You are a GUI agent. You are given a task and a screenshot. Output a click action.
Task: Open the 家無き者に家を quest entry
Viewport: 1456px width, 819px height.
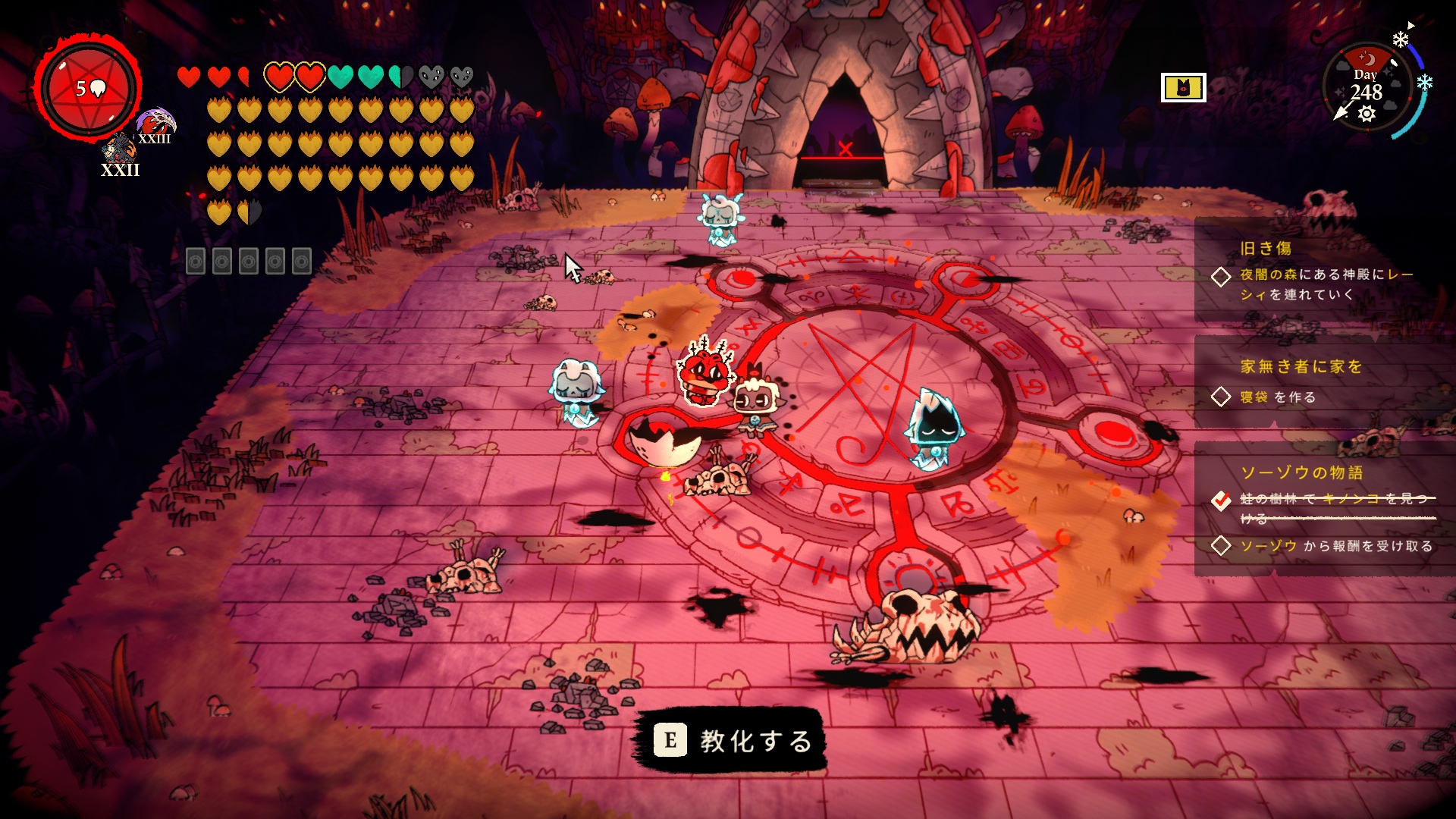1301,367
